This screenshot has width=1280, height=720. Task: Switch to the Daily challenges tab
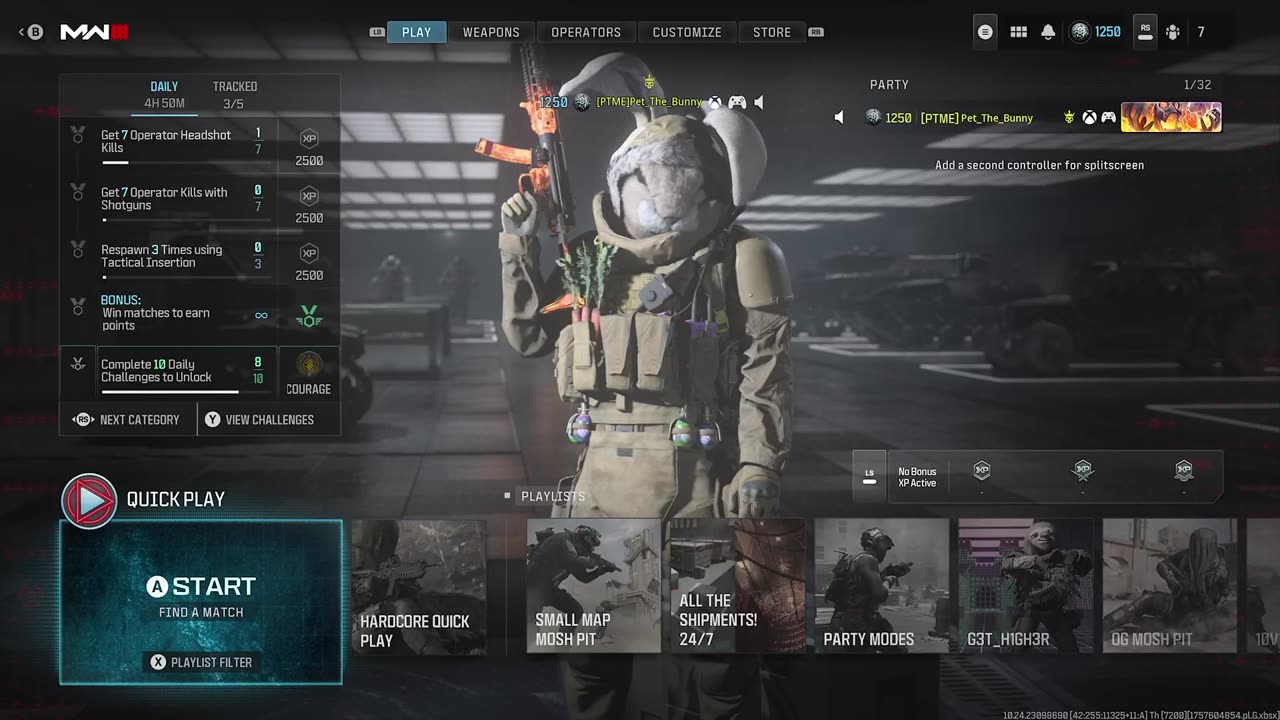coord(164,94)
